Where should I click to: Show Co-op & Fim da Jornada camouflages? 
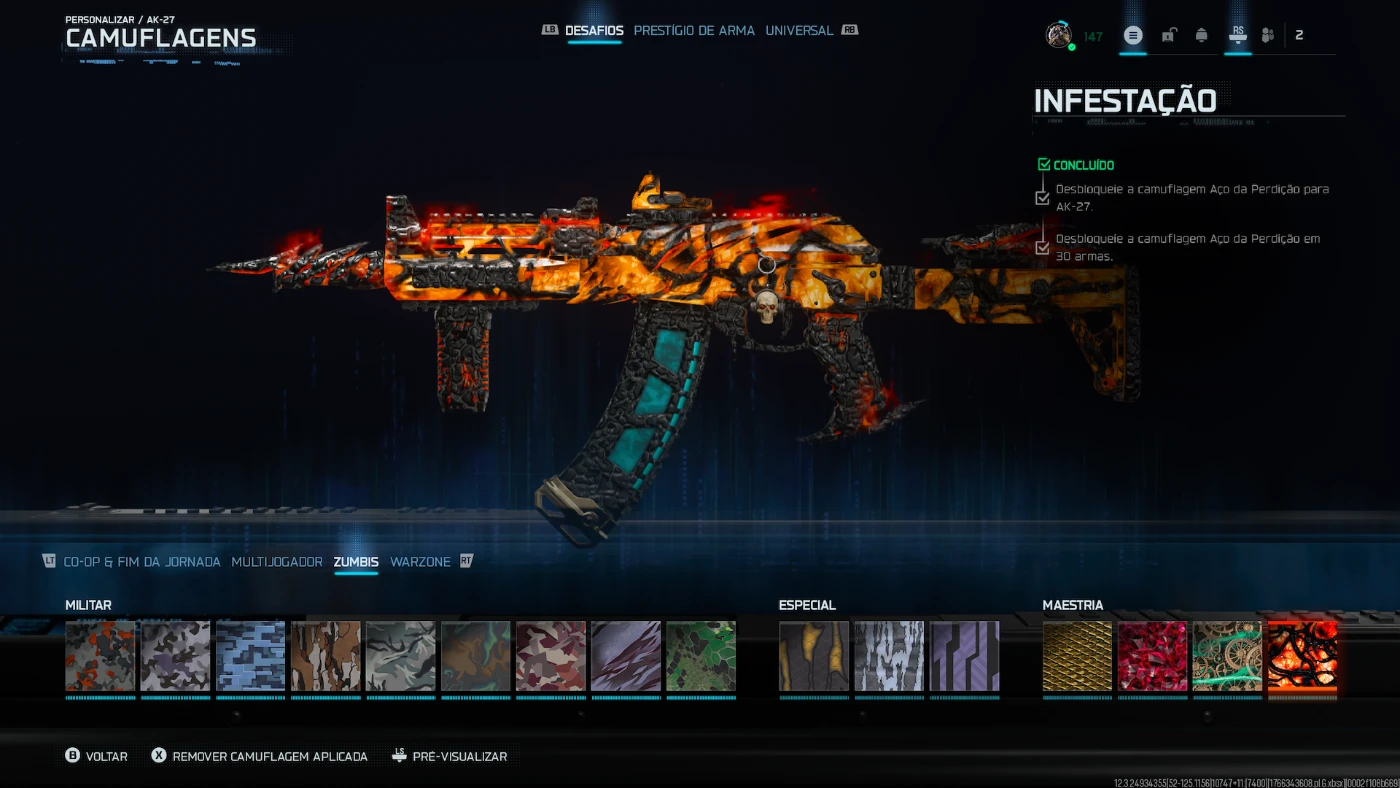[142, 562]
